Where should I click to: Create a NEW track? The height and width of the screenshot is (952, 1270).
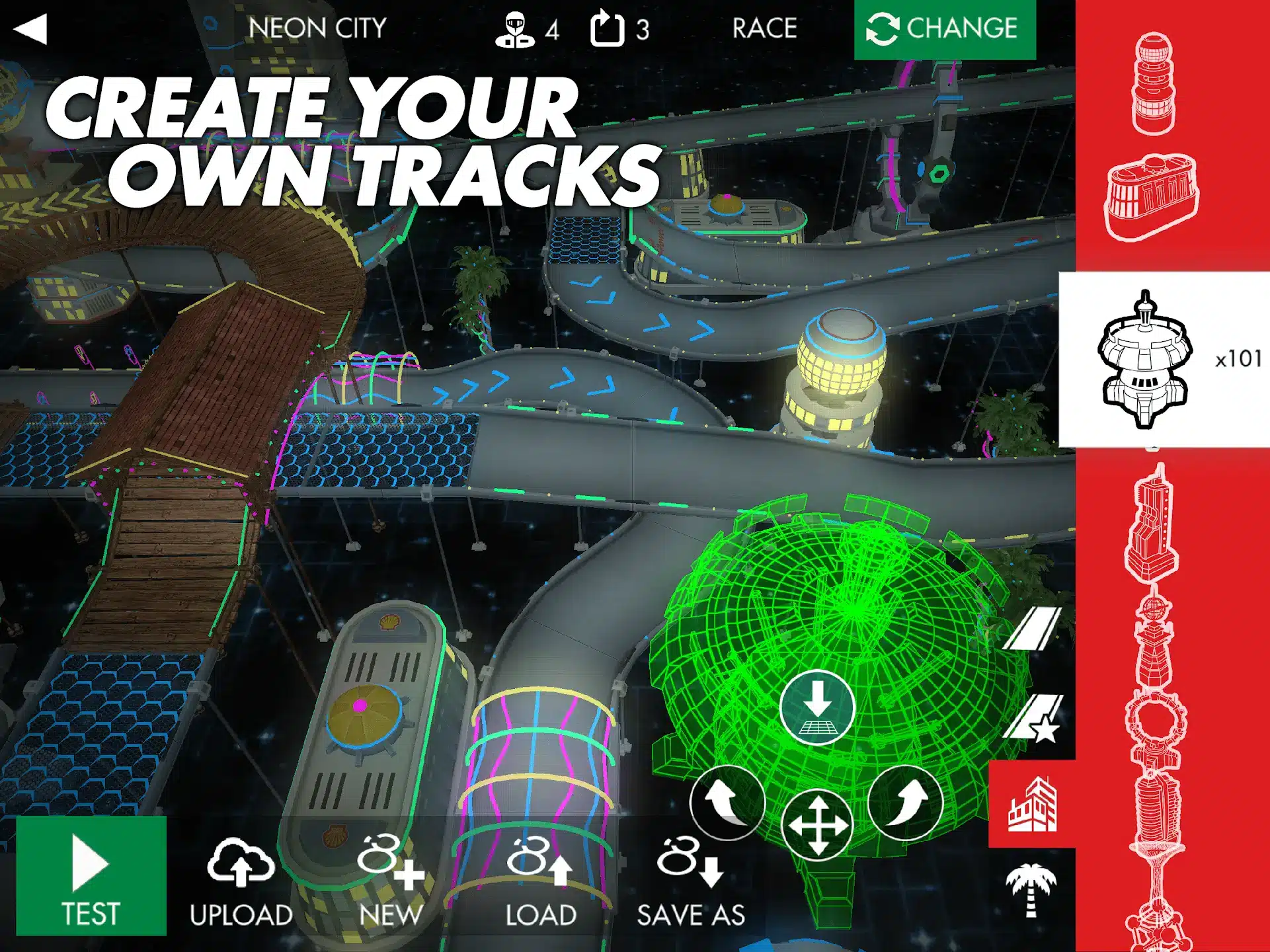coord(391,883)
